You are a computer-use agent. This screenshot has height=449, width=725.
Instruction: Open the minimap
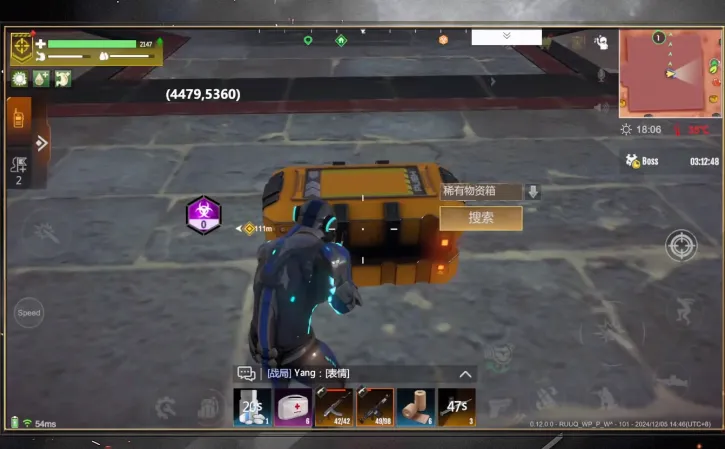[669, 72]
